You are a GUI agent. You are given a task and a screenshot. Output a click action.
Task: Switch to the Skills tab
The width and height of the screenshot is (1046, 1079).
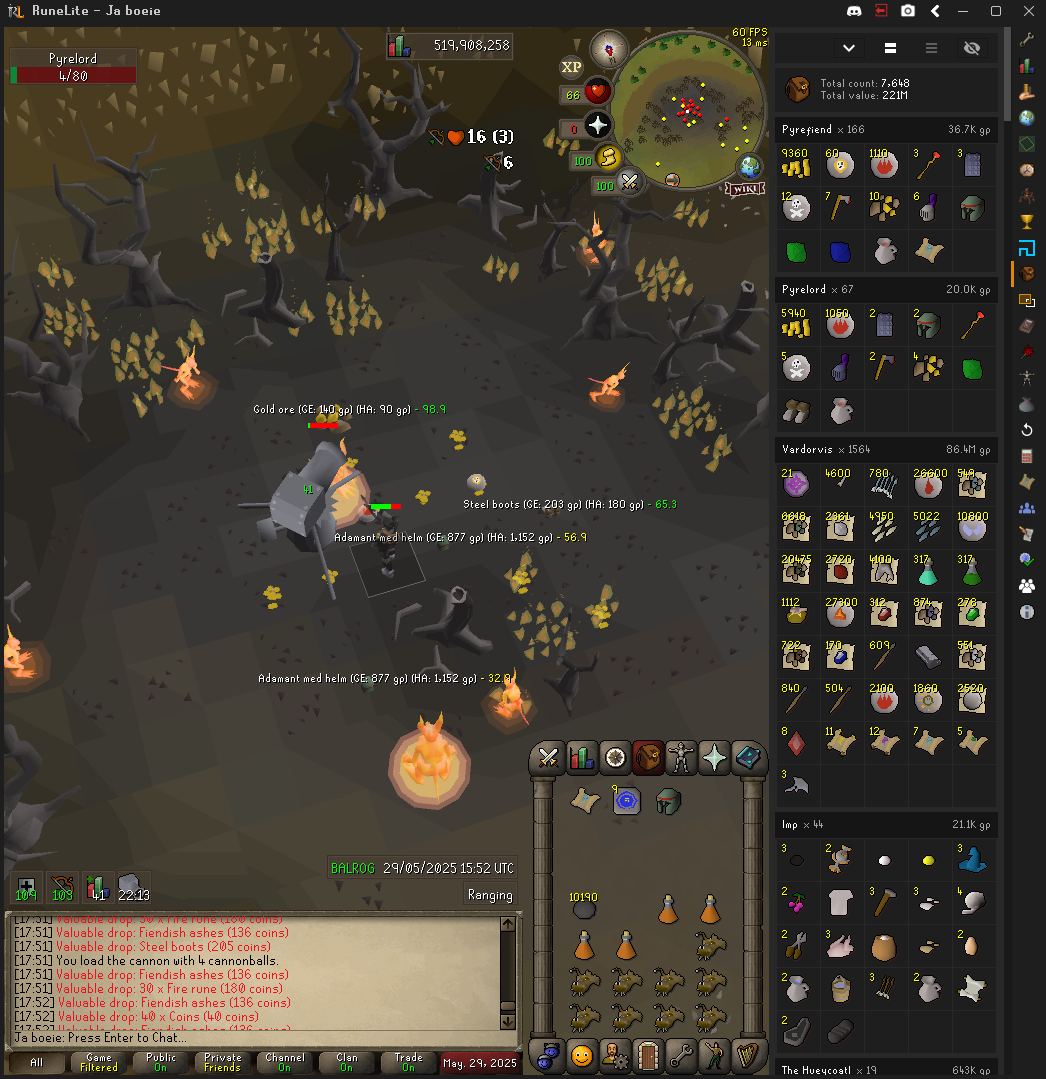pyautogui.click(x=581, y=757)
